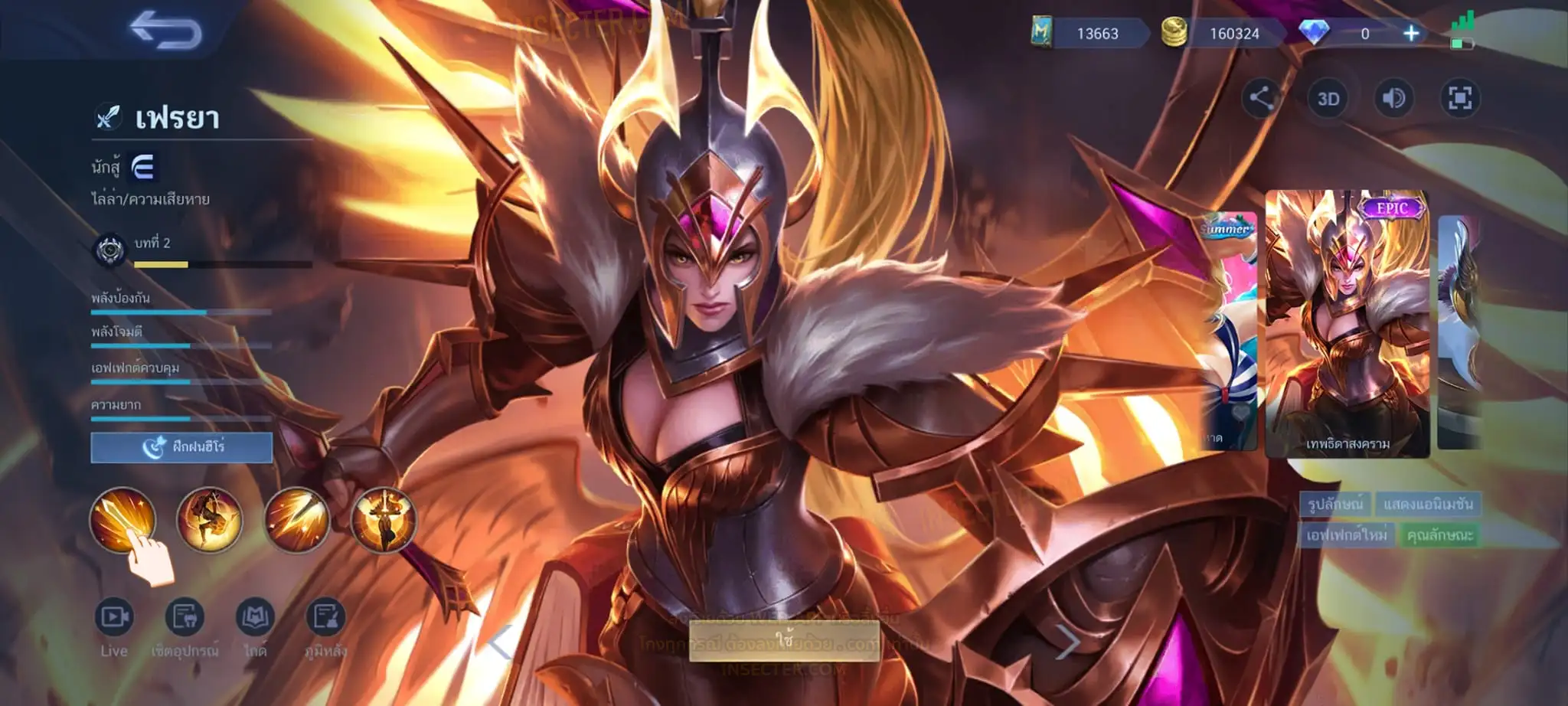
Task: View the fourth skill with winged valkyrie
Action: point(383,520)
